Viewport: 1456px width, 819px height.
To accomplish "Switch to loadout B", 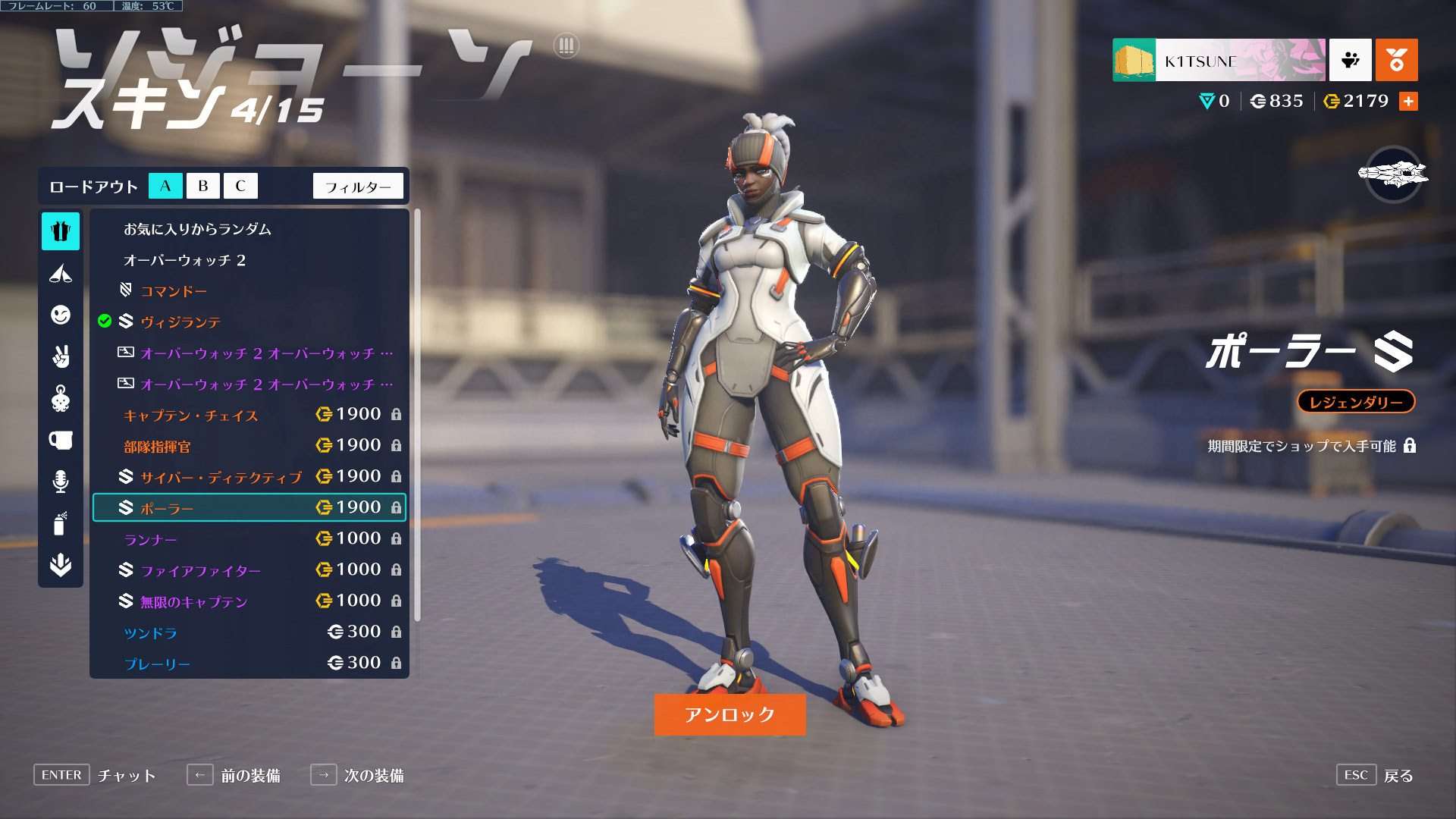I will point(202,186).
